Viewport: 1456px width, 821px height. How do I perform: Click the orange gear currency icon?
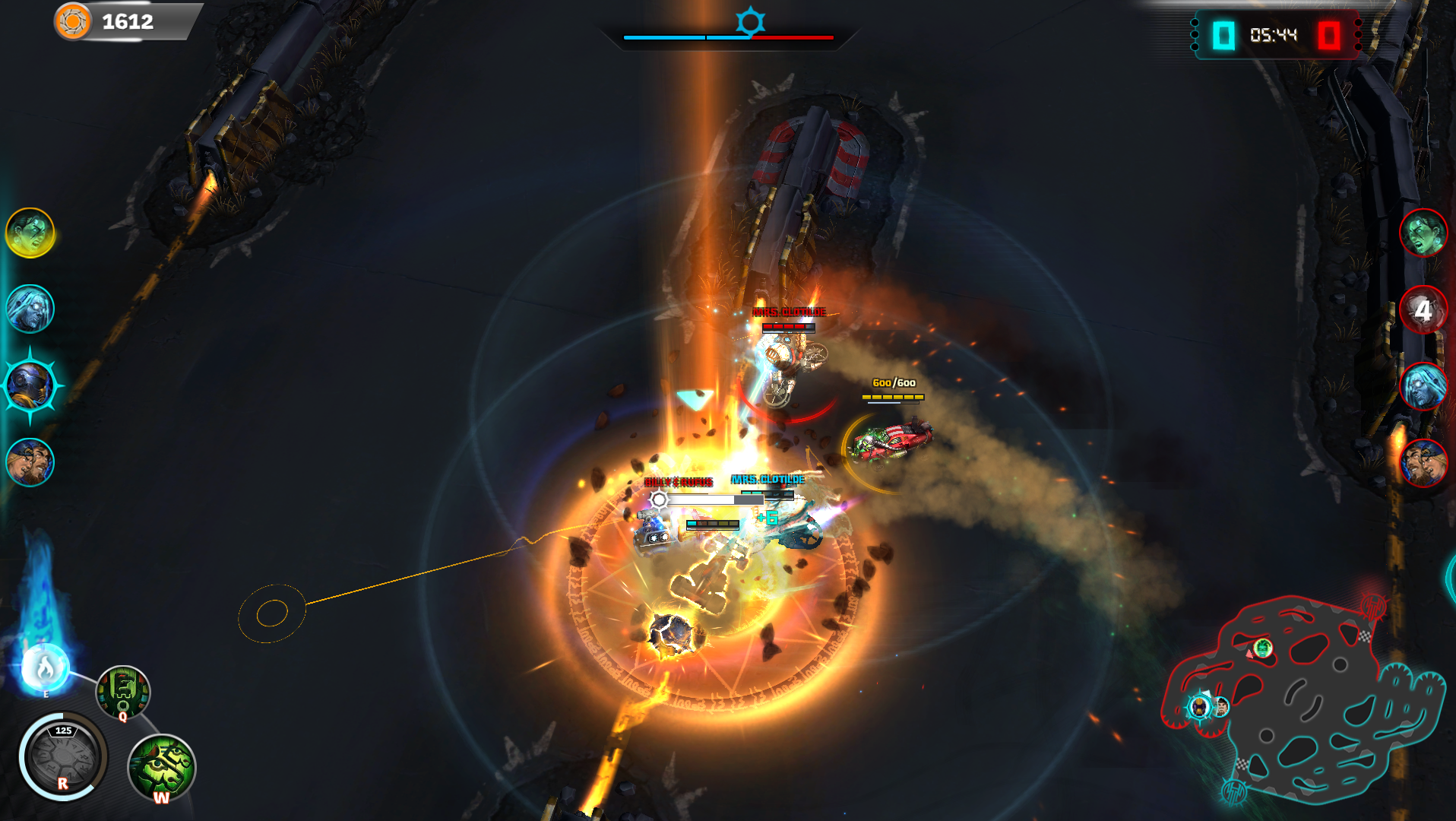[x=73, y=21]
